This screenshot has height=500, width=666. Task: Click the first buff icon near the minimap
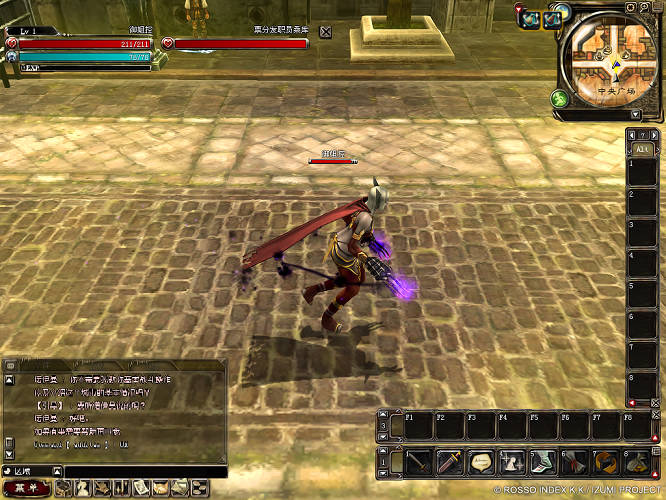coord(529,20)
